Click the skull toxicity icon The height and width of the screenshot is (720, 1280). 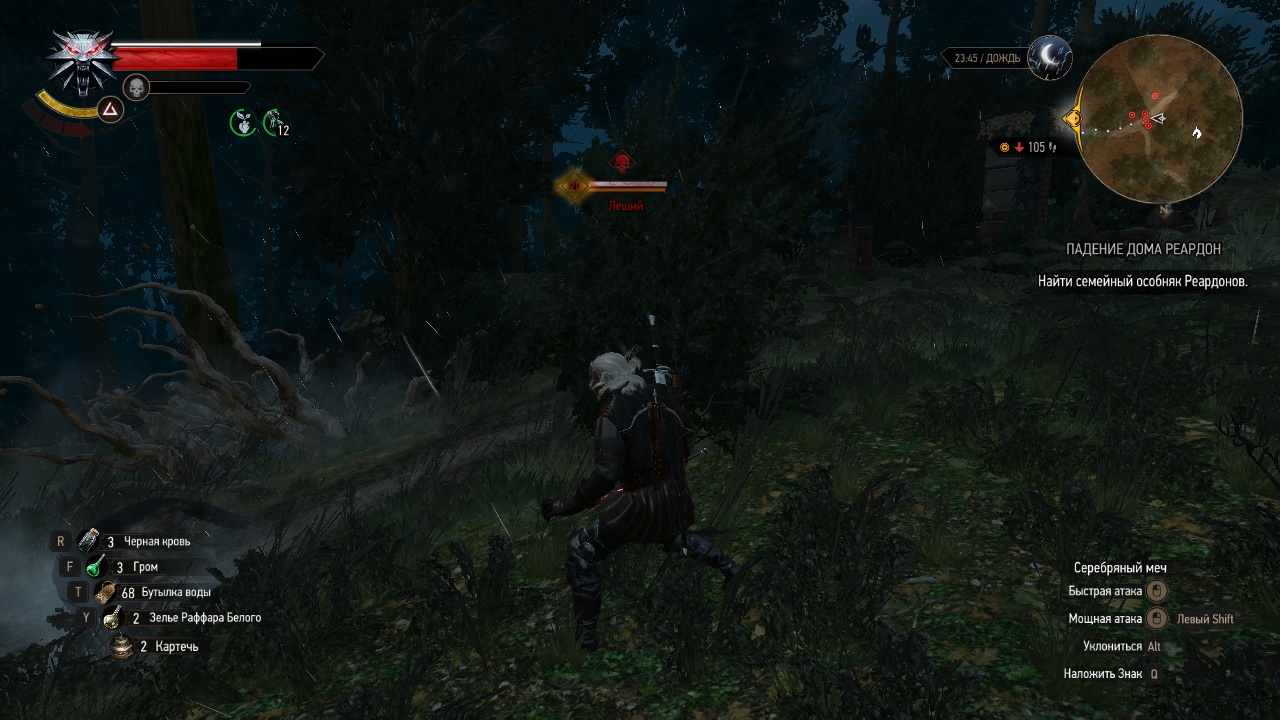pyautogui.click(x=136, y=87)
